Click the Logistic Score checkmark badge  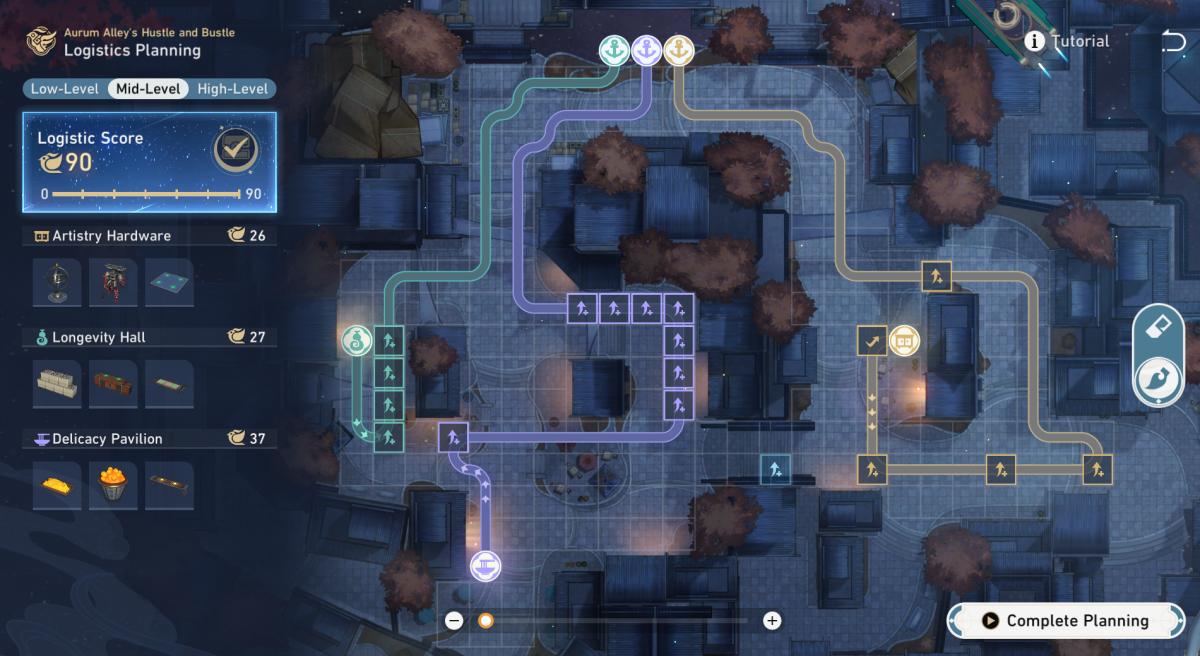coord(236,150)
